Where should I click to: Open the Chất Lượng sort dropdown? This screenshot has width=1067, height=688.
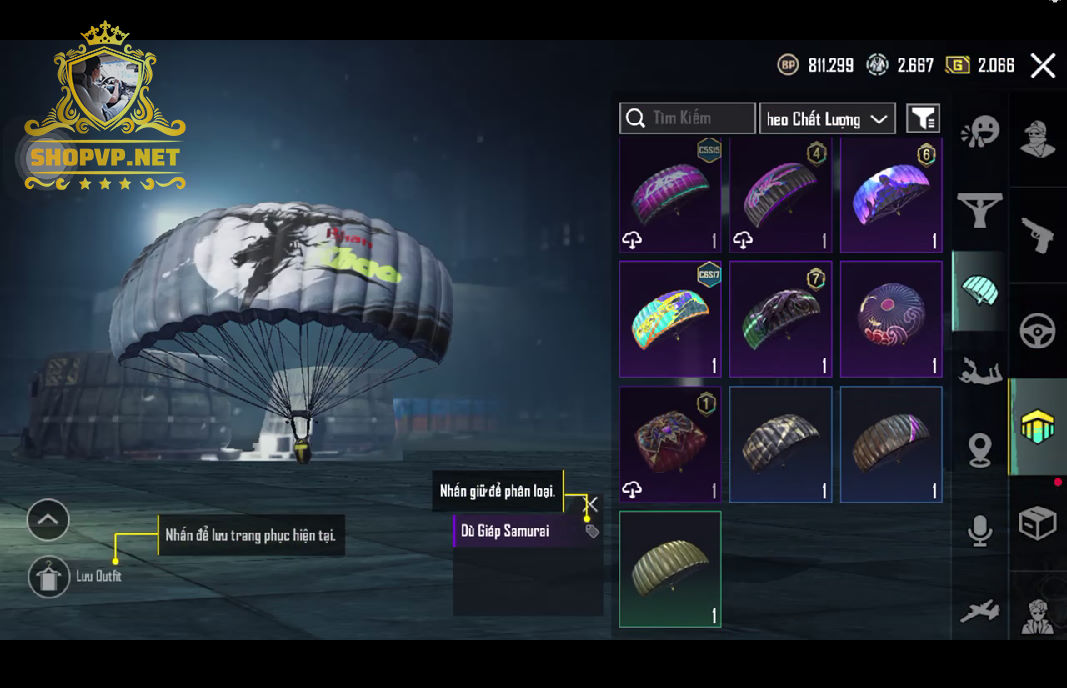click(x=826, y=119)
